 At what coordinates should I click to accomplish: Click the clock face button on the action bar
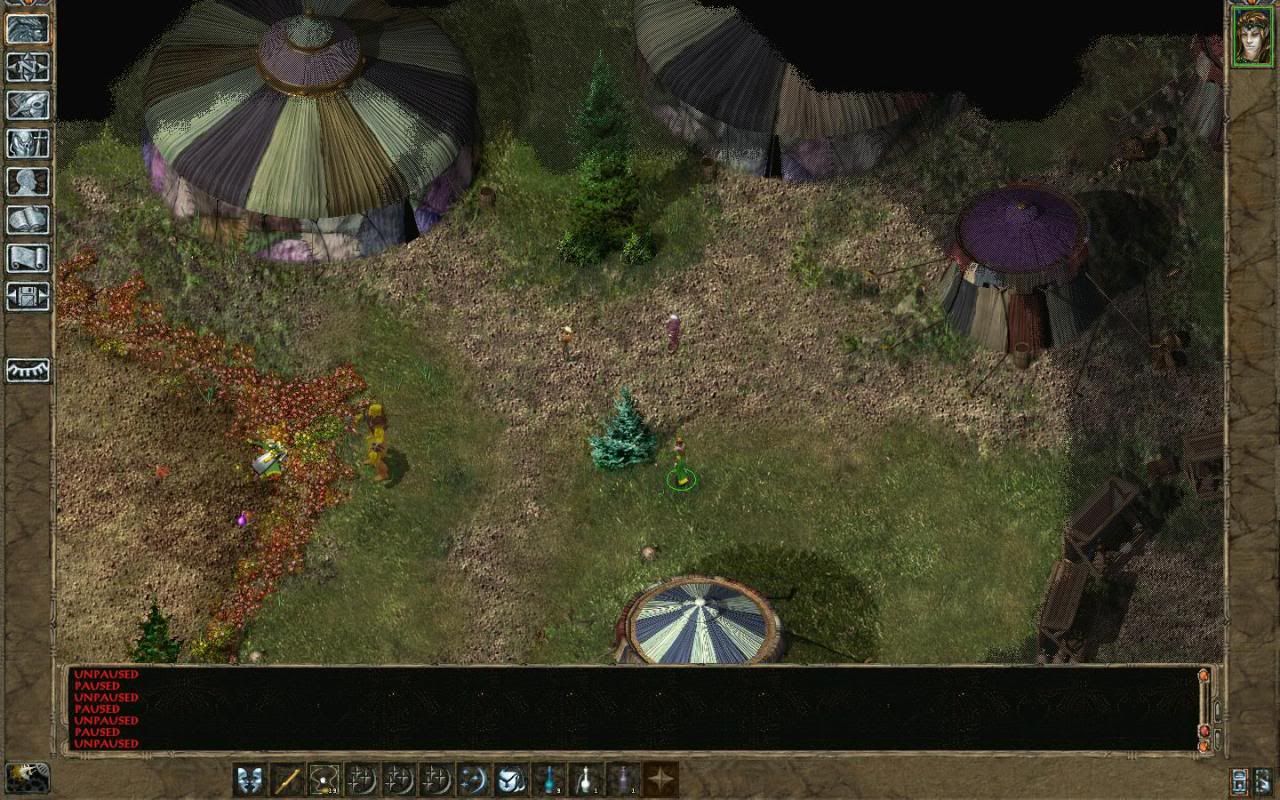(x=511, y=779)
